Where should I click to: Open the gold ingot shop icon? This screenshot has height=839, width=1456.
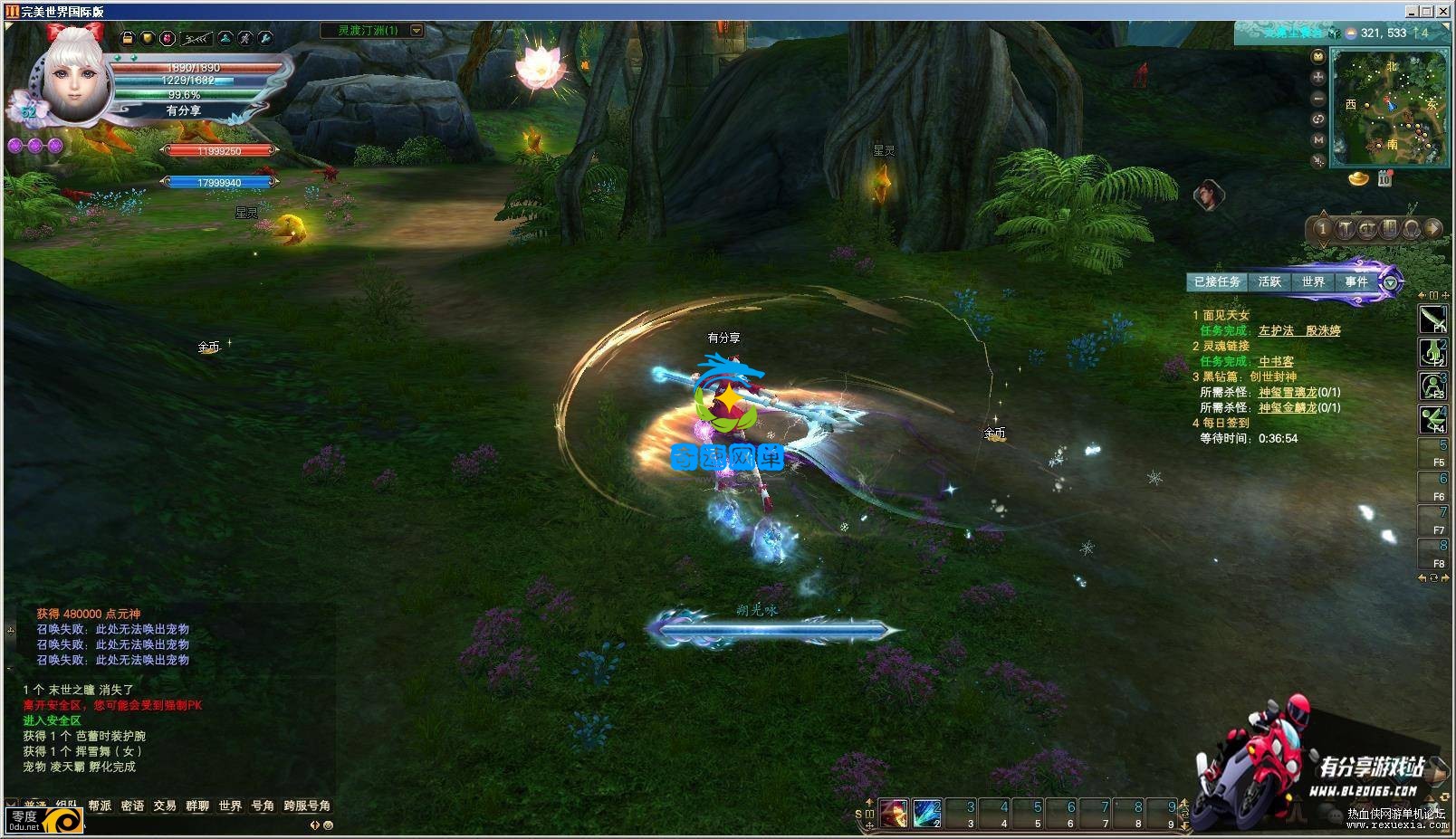tap(1358, 179)
